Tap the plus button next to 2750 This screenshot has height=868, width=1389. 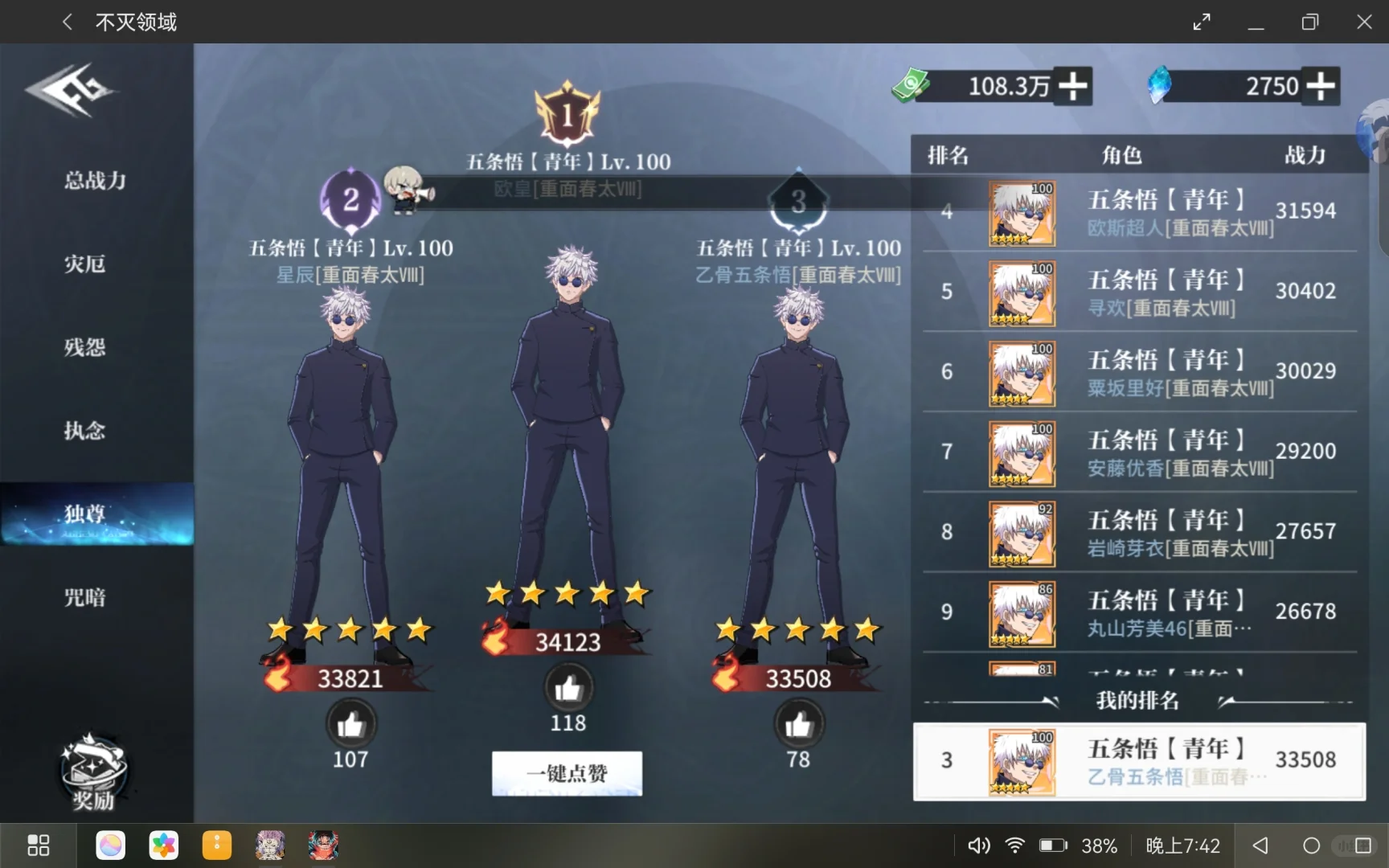1319,84
